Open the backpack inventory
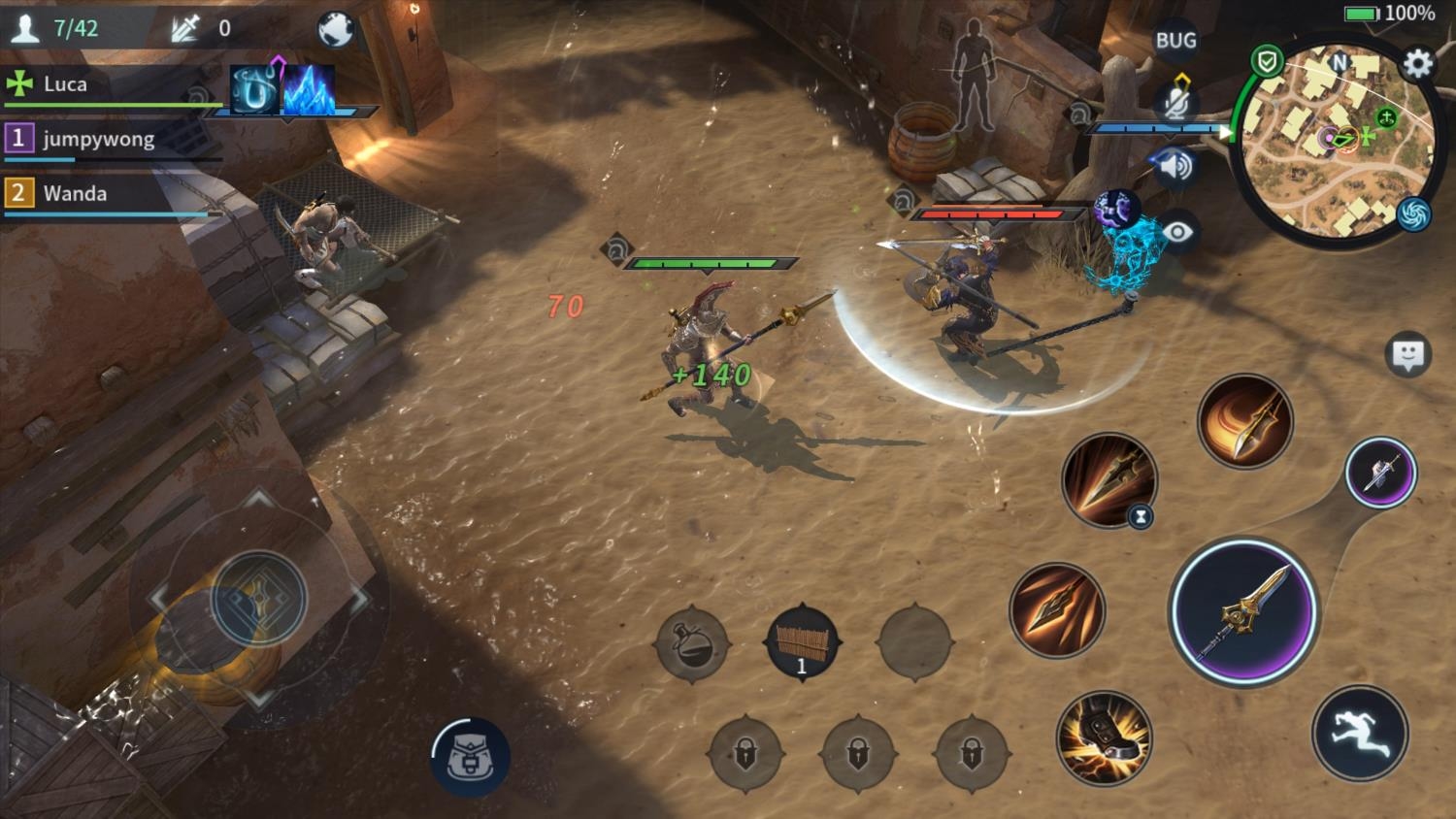 [x=471, y=759]
